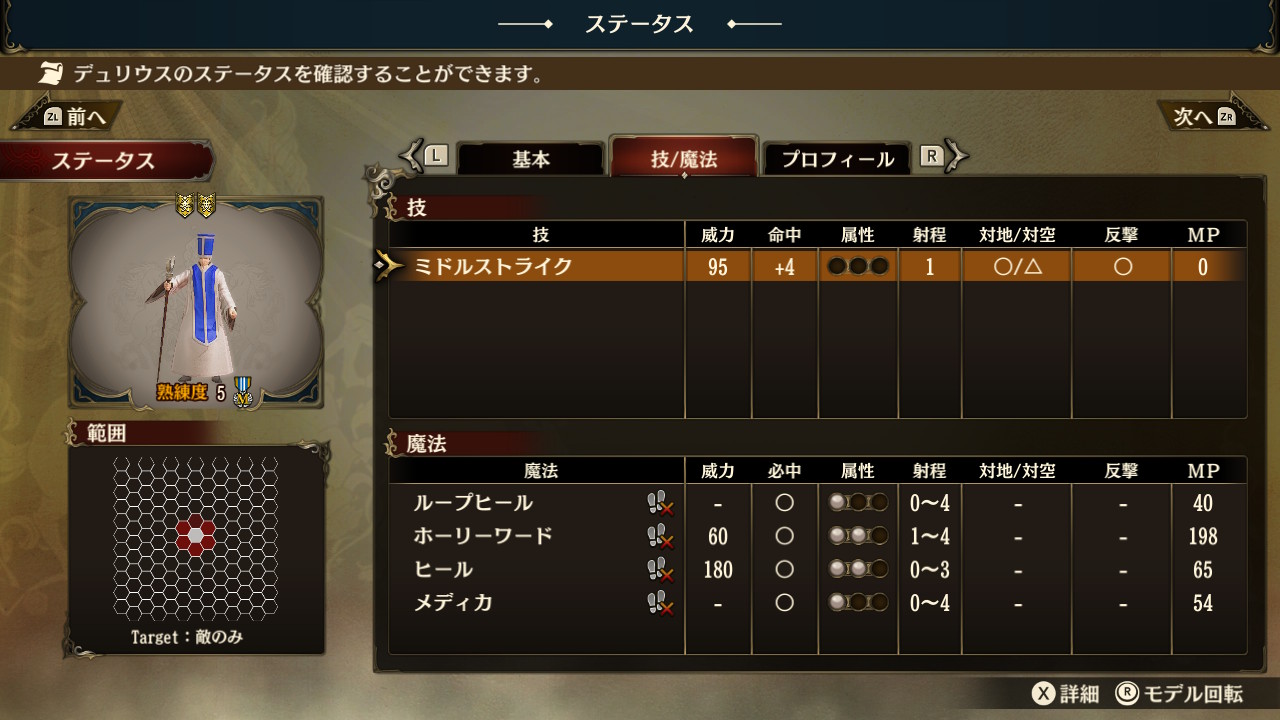1280x720 pixels.
Task: Pick the メディカ spell row
Action: click(x=453, y=603)
